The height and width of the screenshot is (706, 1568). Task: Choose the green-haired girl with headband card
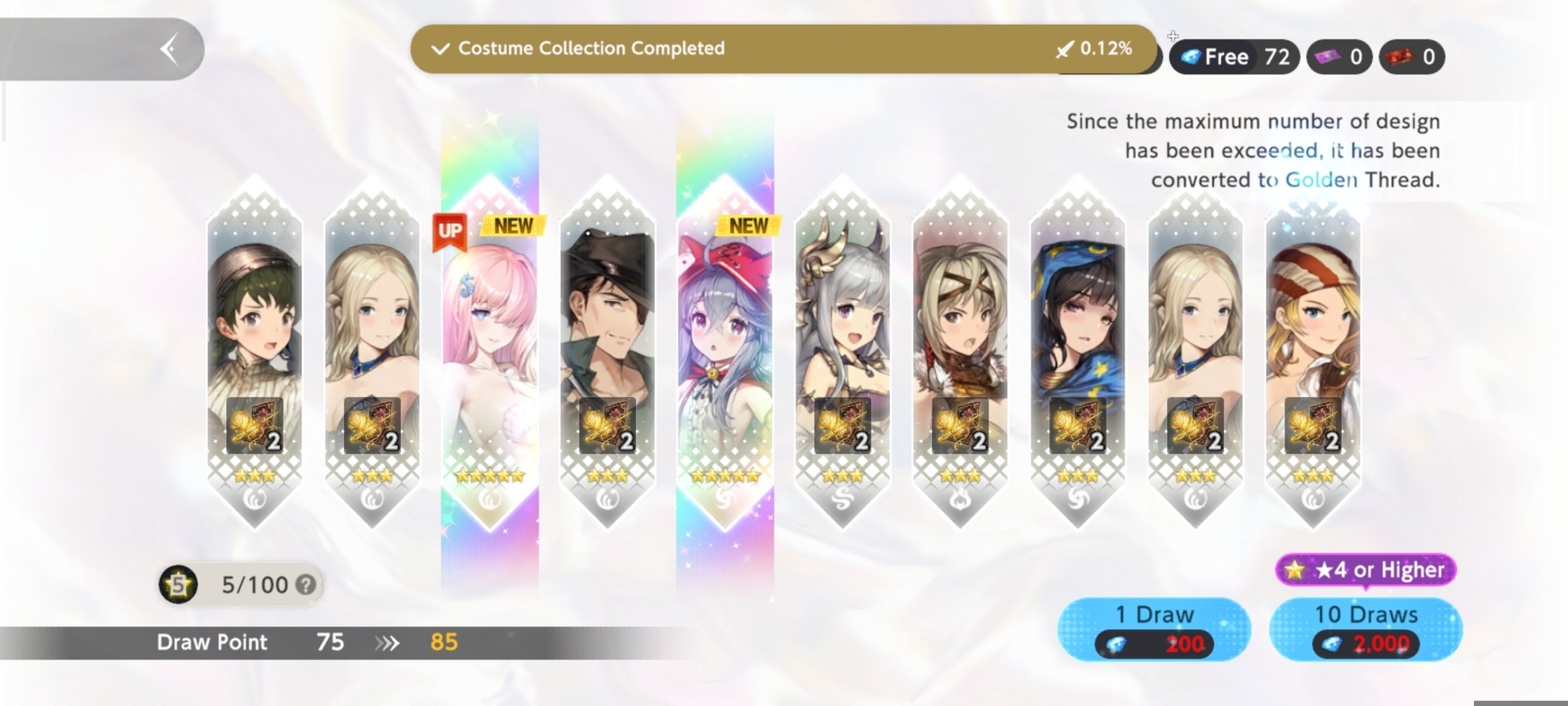click(x=255, y=351)
